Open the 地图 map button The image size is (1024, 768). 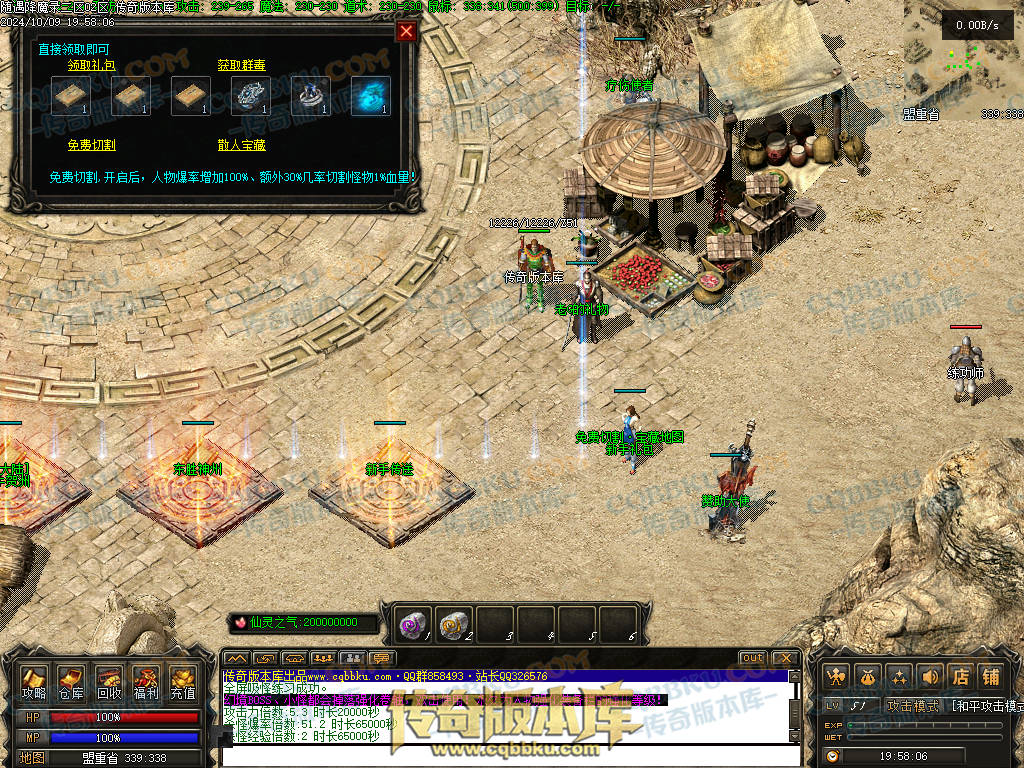pyautogui.click(x=33, y=758)
